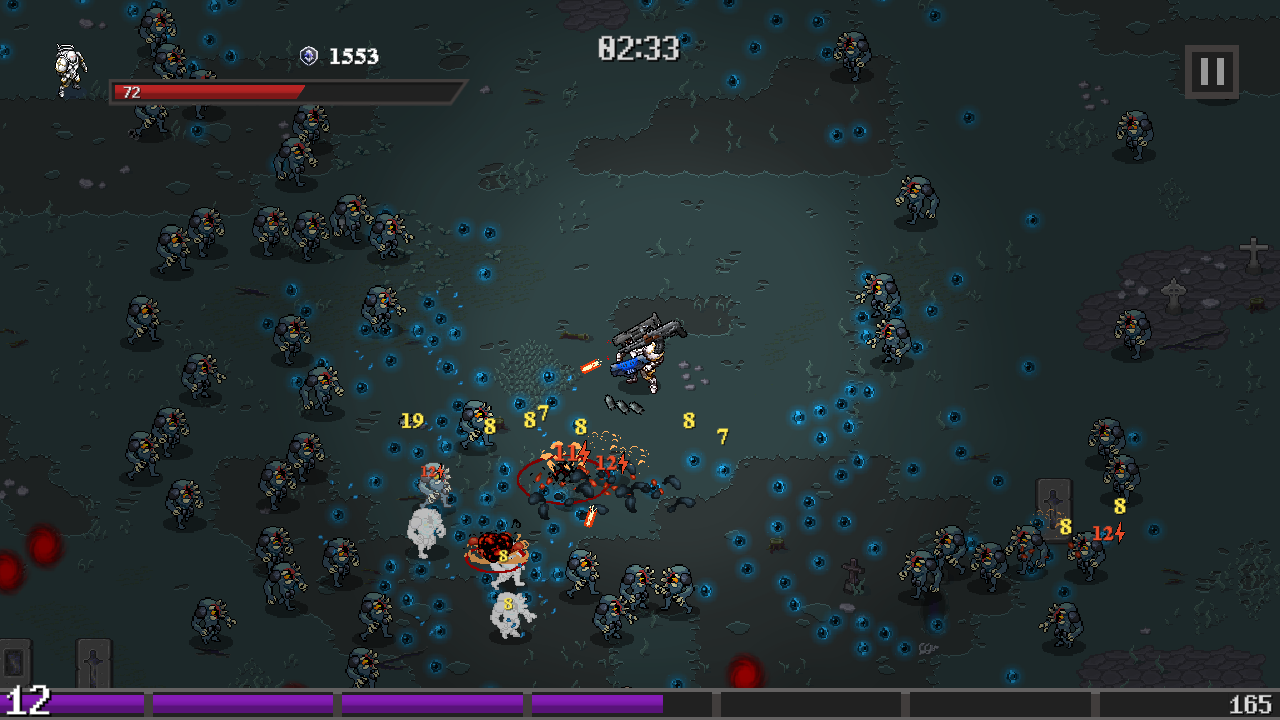The image size is (1280, 720).
Task: Pause the game with the top-right pause button
Action: click(x=1211, y=71)
